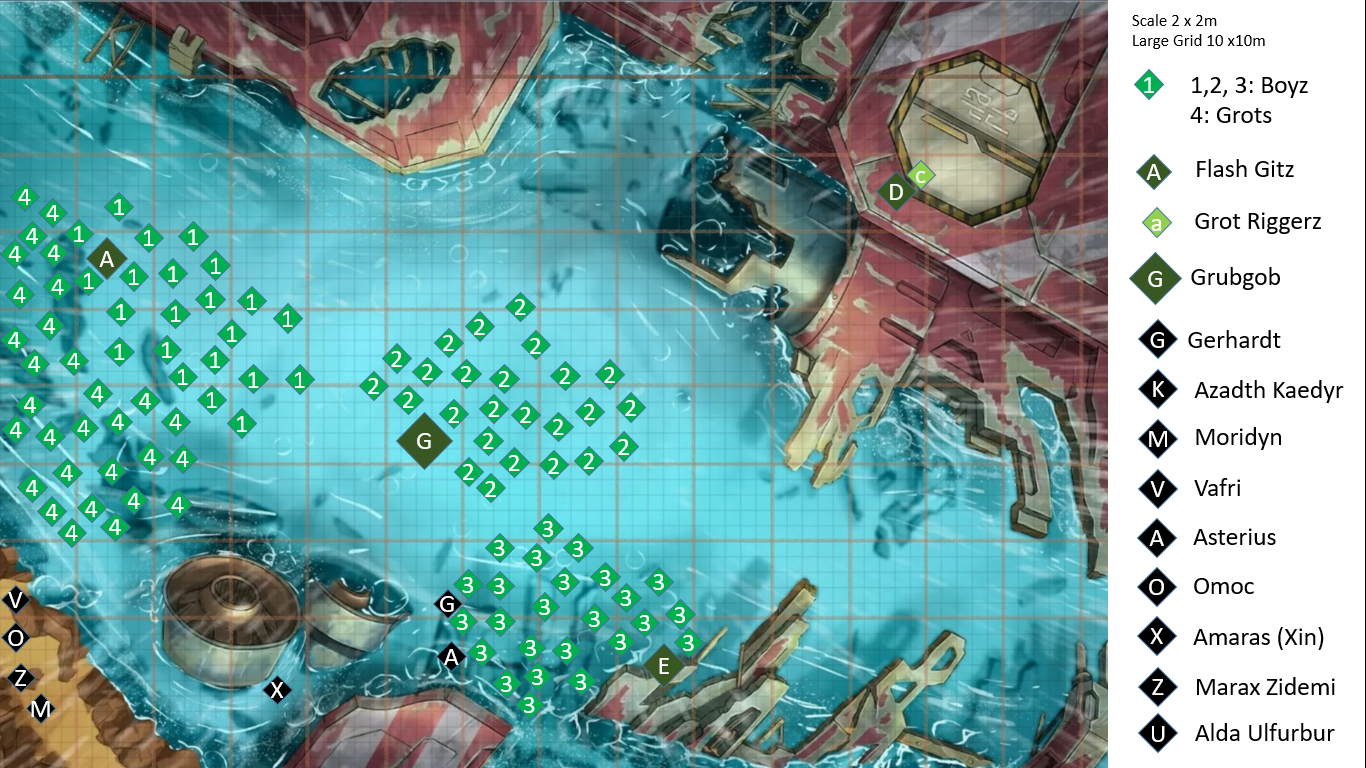Click the Boyz legend entry icon
1366x768 pixels.
click(x=1149, y=86)
